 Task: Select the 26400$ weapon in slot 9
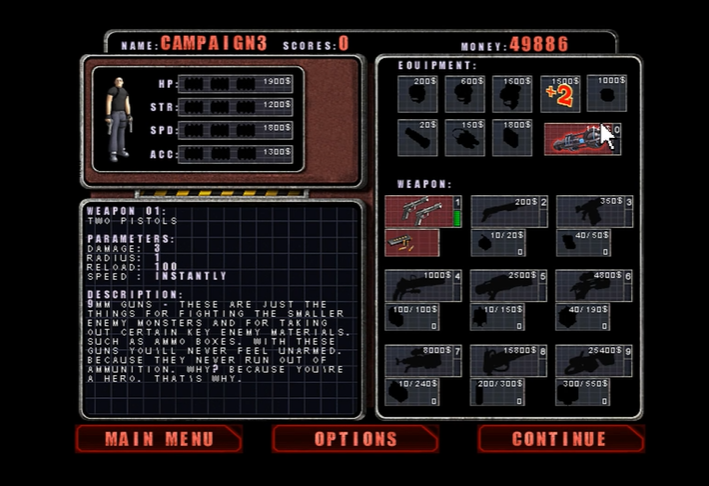(x=594, y=359)
